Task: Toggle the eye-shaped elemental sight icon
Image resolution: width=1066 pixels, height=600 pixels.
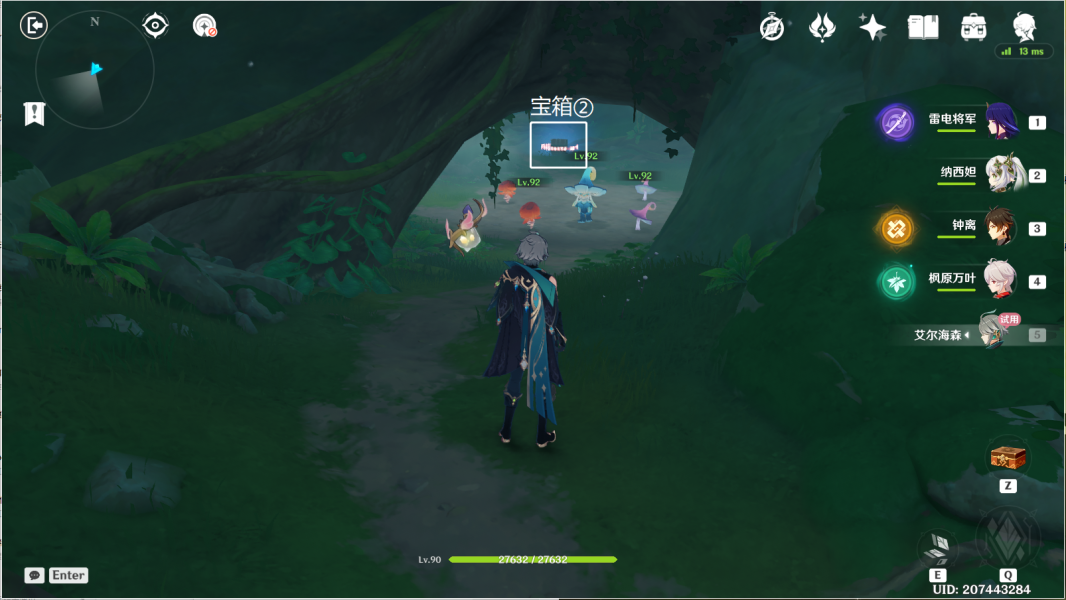Action: tap(155, 25)
